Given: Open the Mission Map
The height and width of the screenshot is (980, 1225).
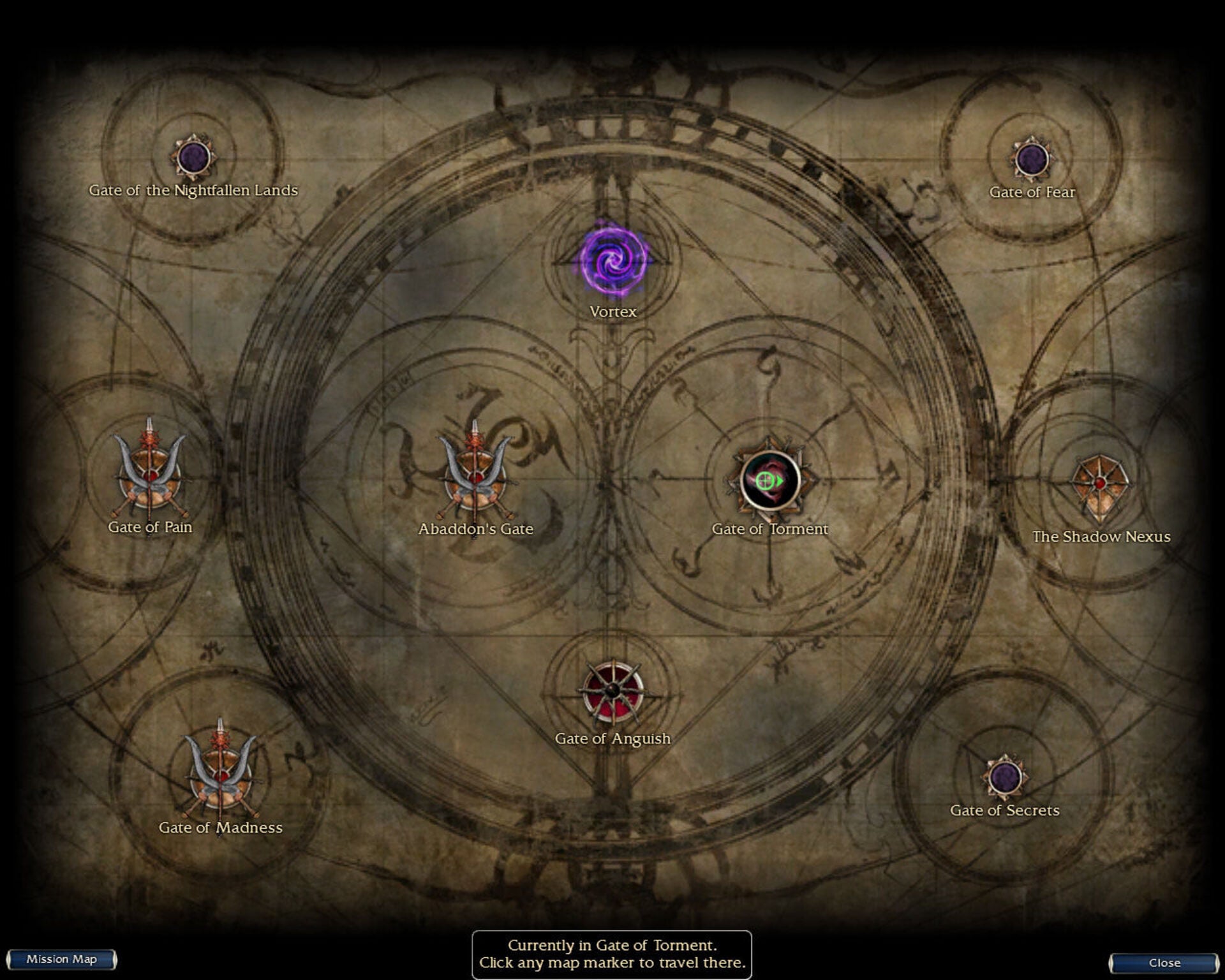Looking at the screenshot, I should click(61, 960).
